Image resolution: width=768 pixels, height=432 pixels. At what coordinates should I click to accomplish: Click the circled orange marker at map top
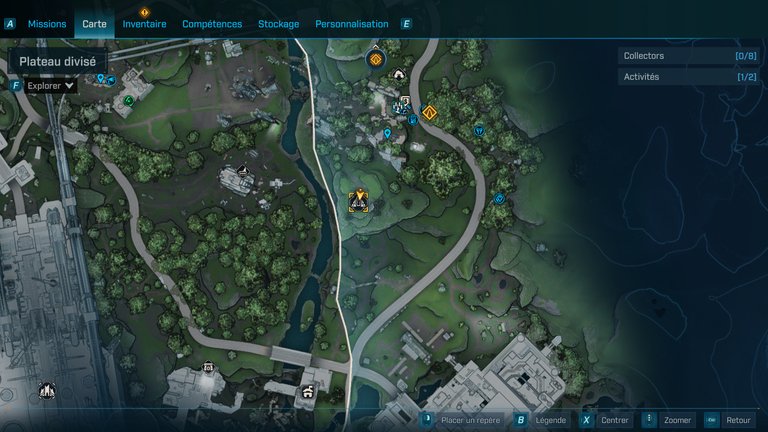click(376, 59)
